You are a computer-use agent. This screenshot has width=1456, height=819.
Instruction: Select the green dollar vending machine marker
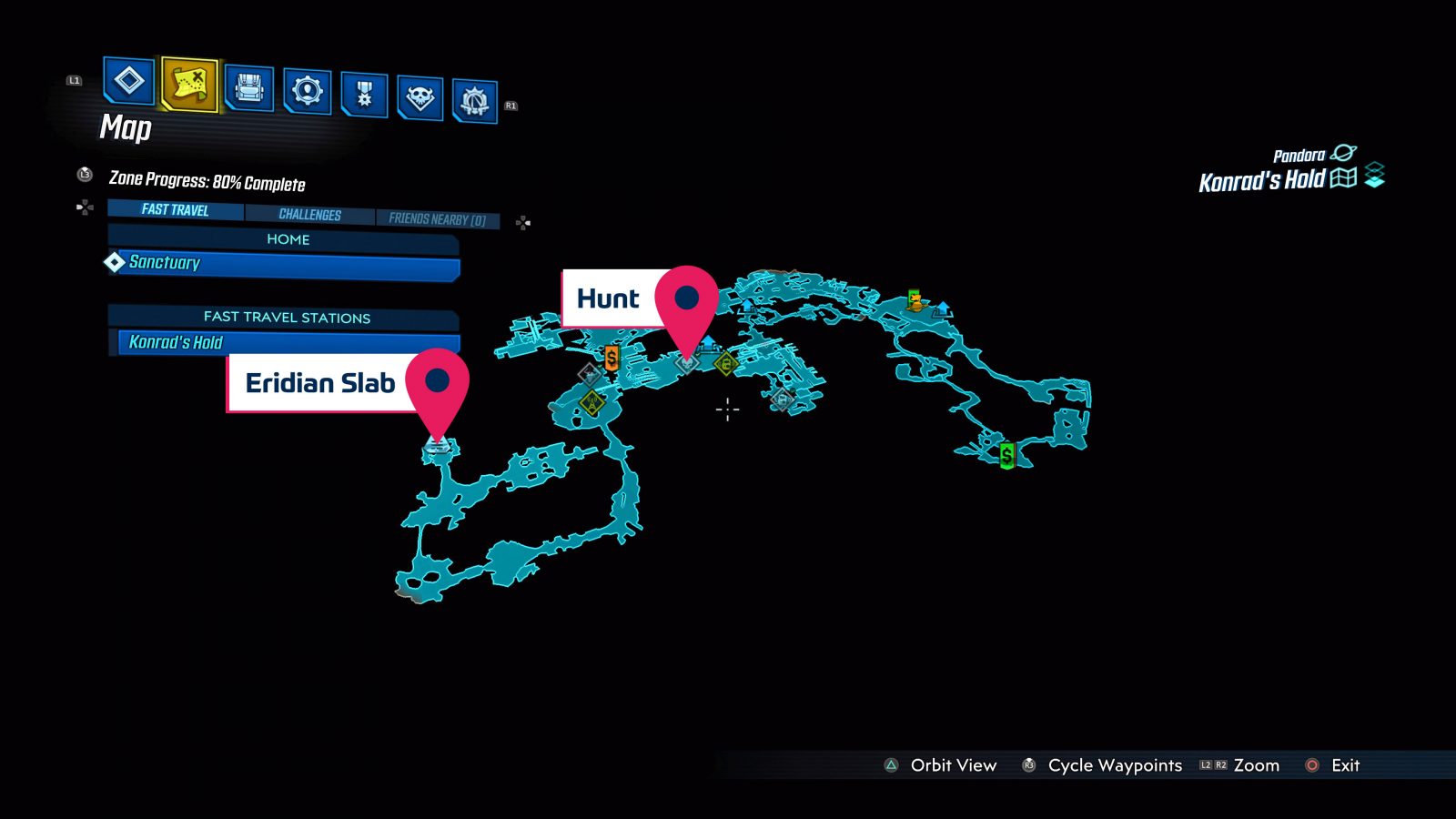[x=1006, y=454]
